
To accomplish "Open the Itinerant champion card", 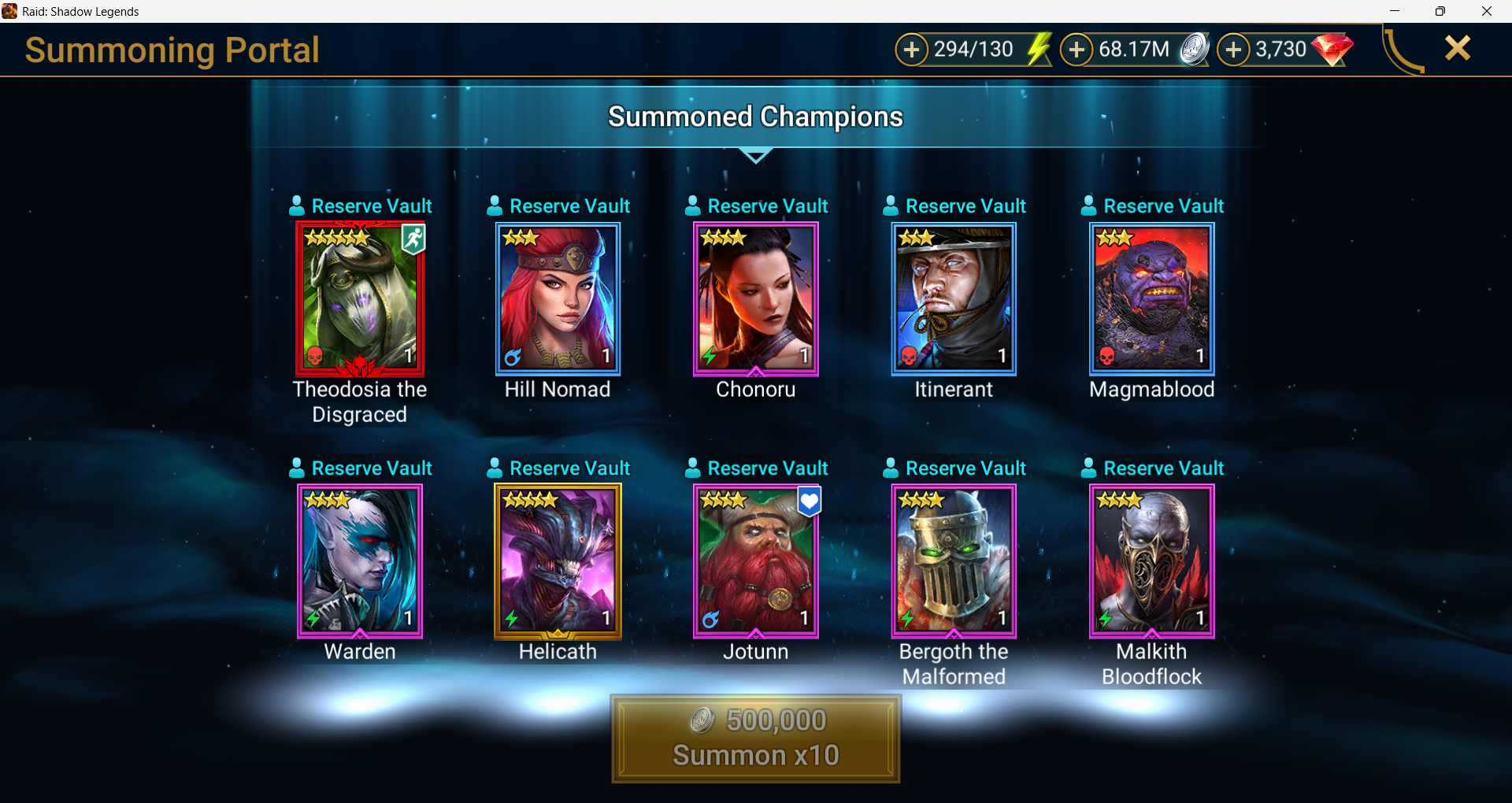I will coord(954,298).
